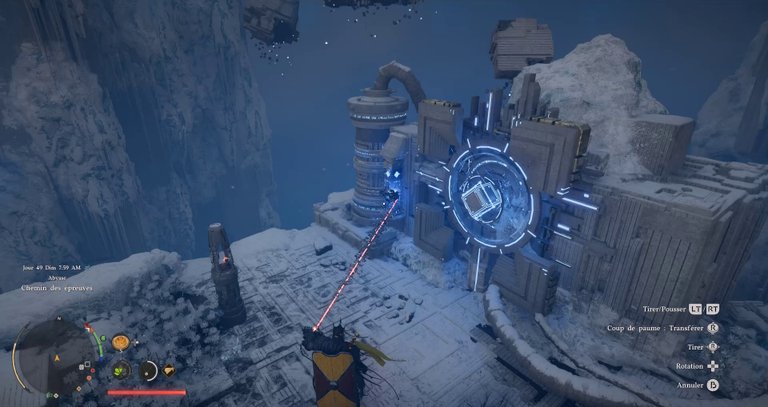
Task: Select the green leaf item icon
Action: pyautogui.click(x=120, y=370)
